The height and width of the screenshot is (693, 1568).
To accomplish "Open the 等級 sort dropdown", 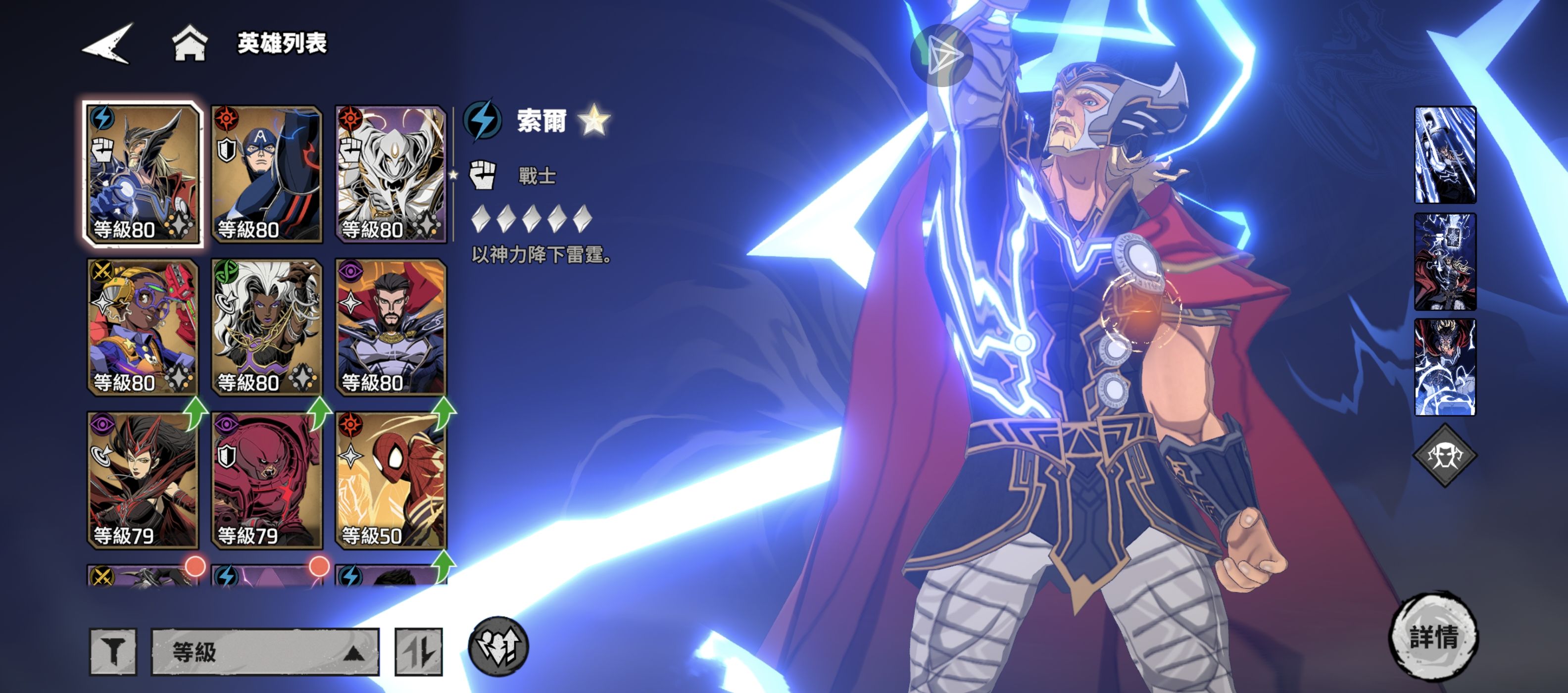I will 265,651.
